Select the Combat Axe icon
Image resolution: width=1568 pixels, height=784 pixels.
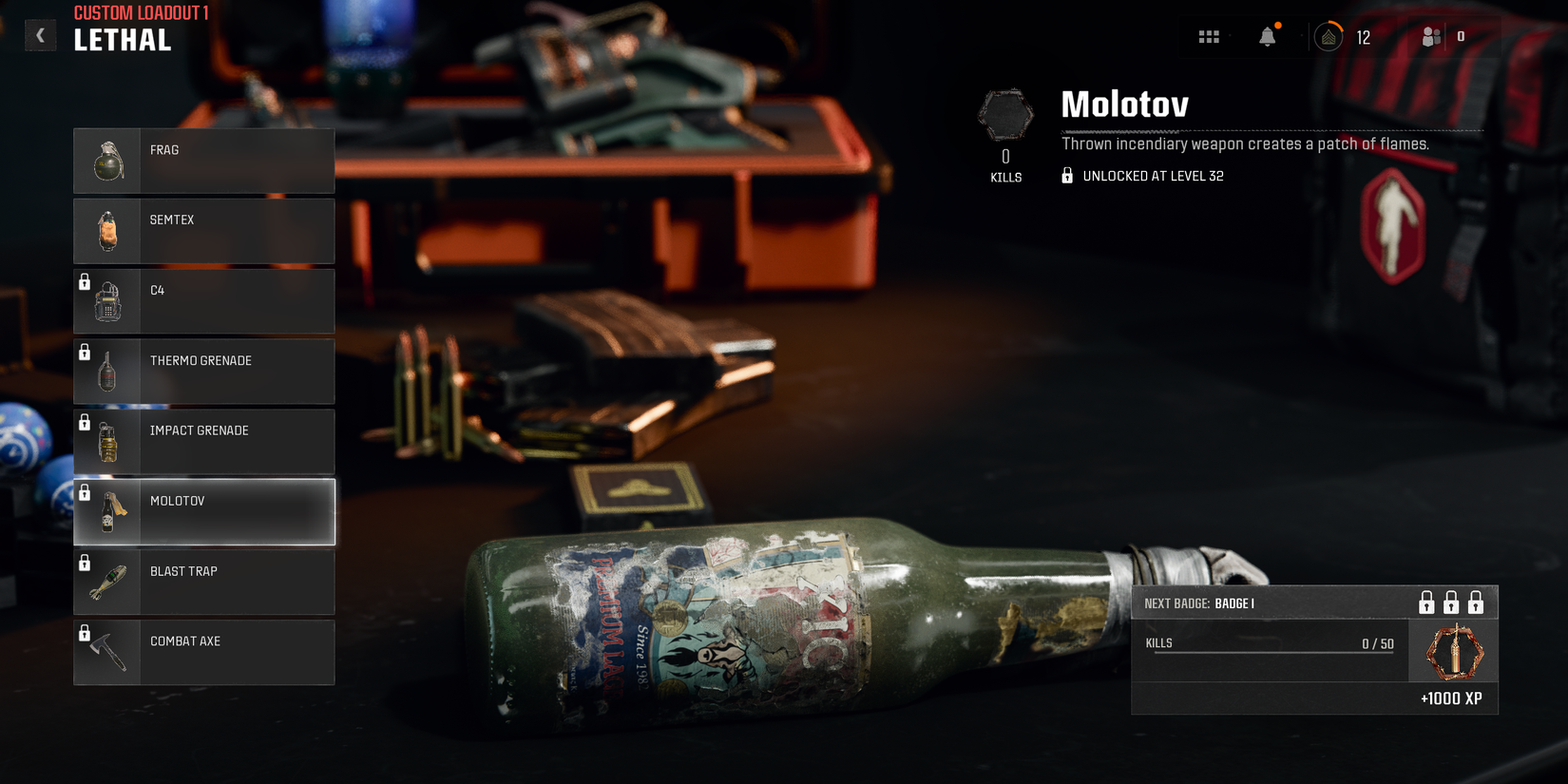coord(107,652)
